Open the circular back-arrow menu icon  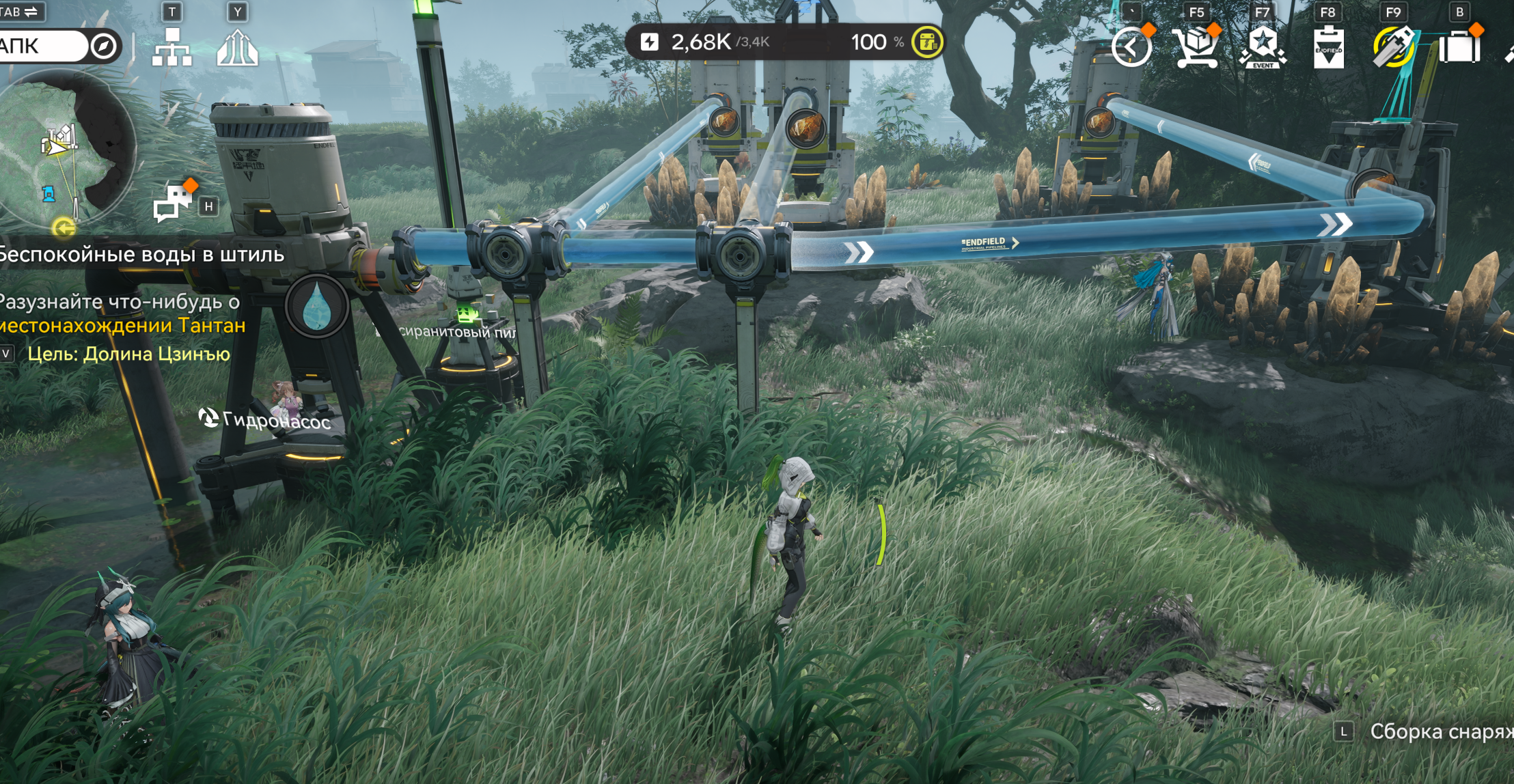(1131, 48)
